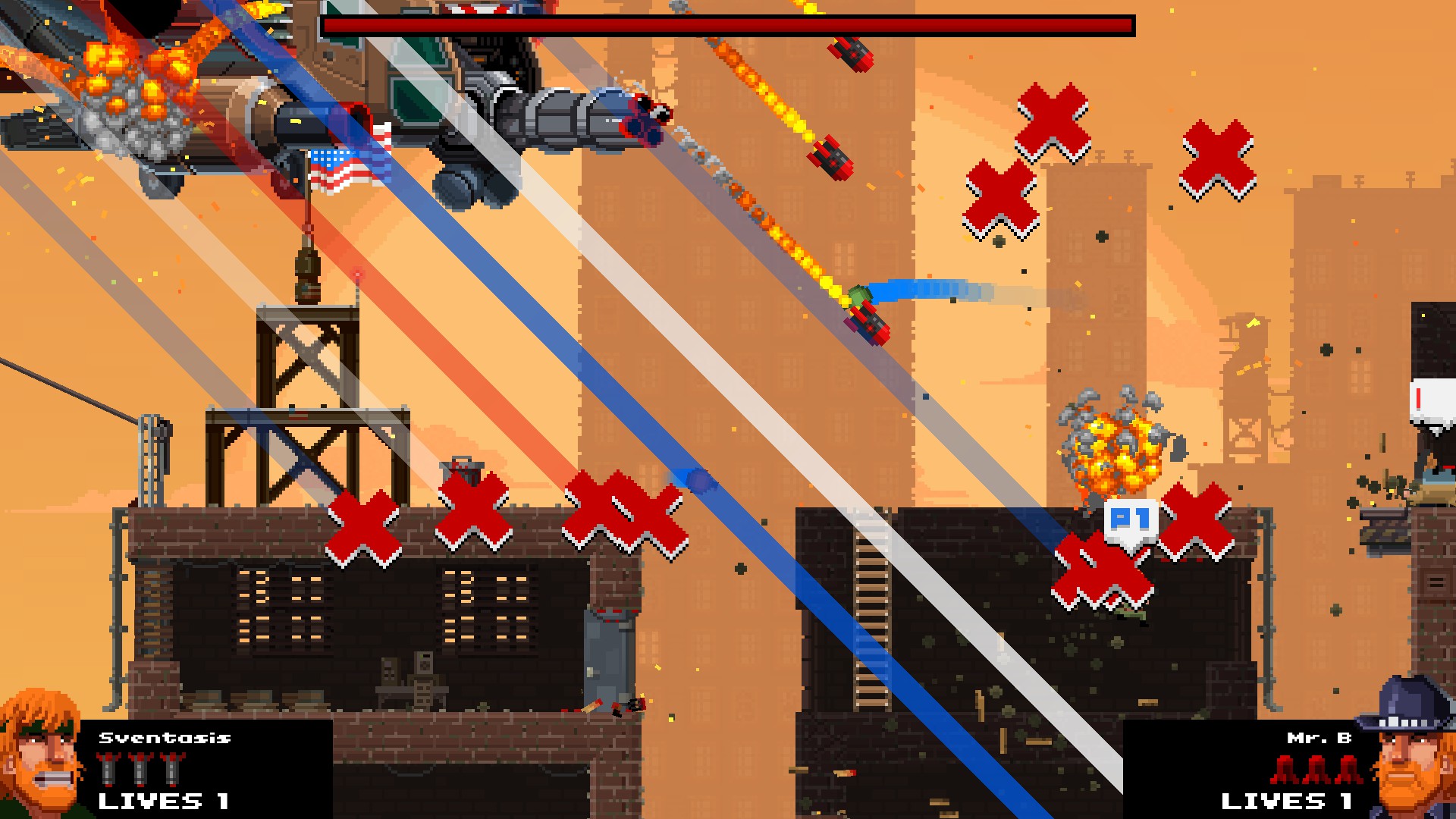Select the first grenade ammo icon under Sventasis

pos(106,768)
